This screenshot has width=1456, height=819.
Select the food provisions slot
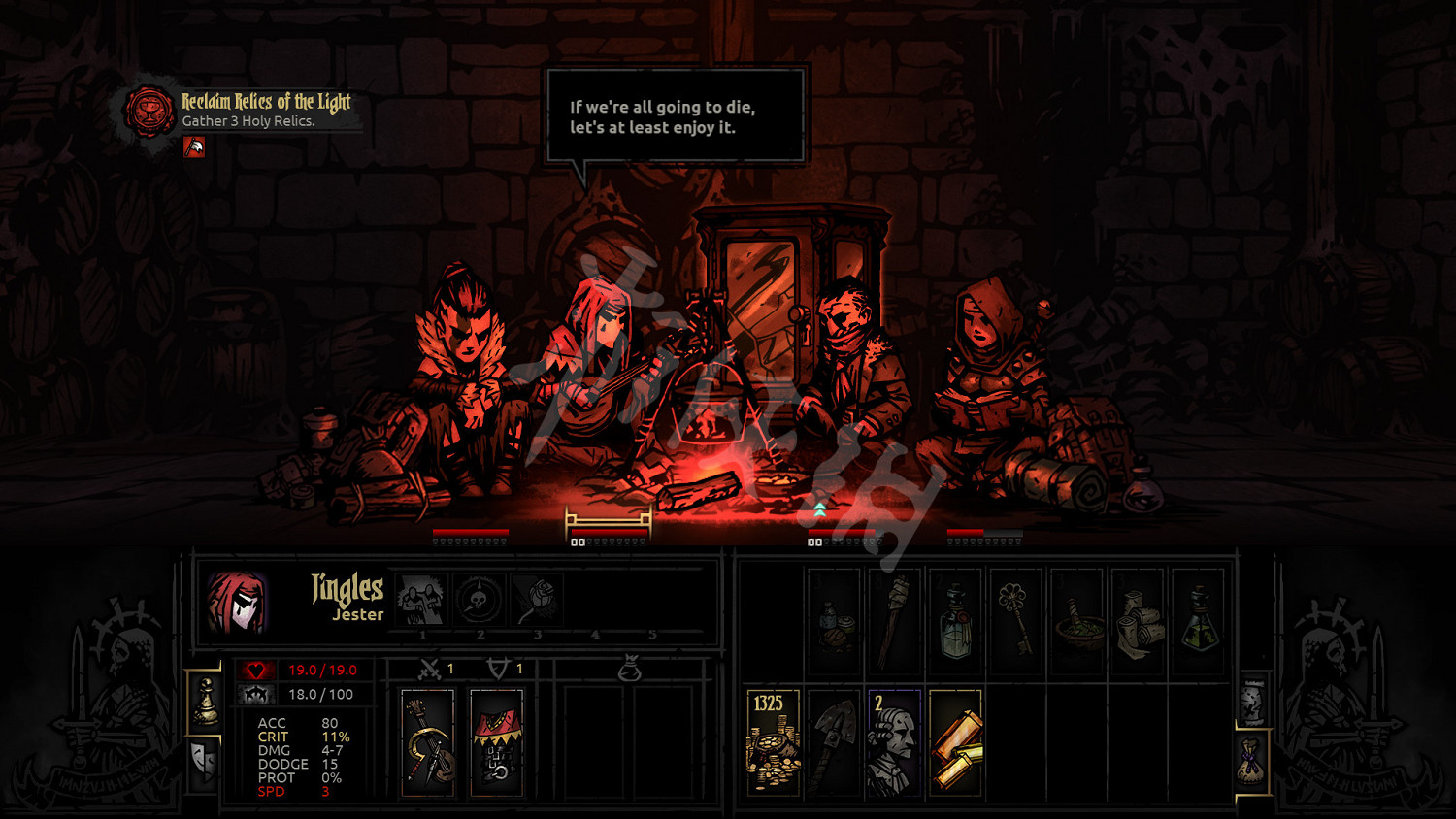pos(834,622)
